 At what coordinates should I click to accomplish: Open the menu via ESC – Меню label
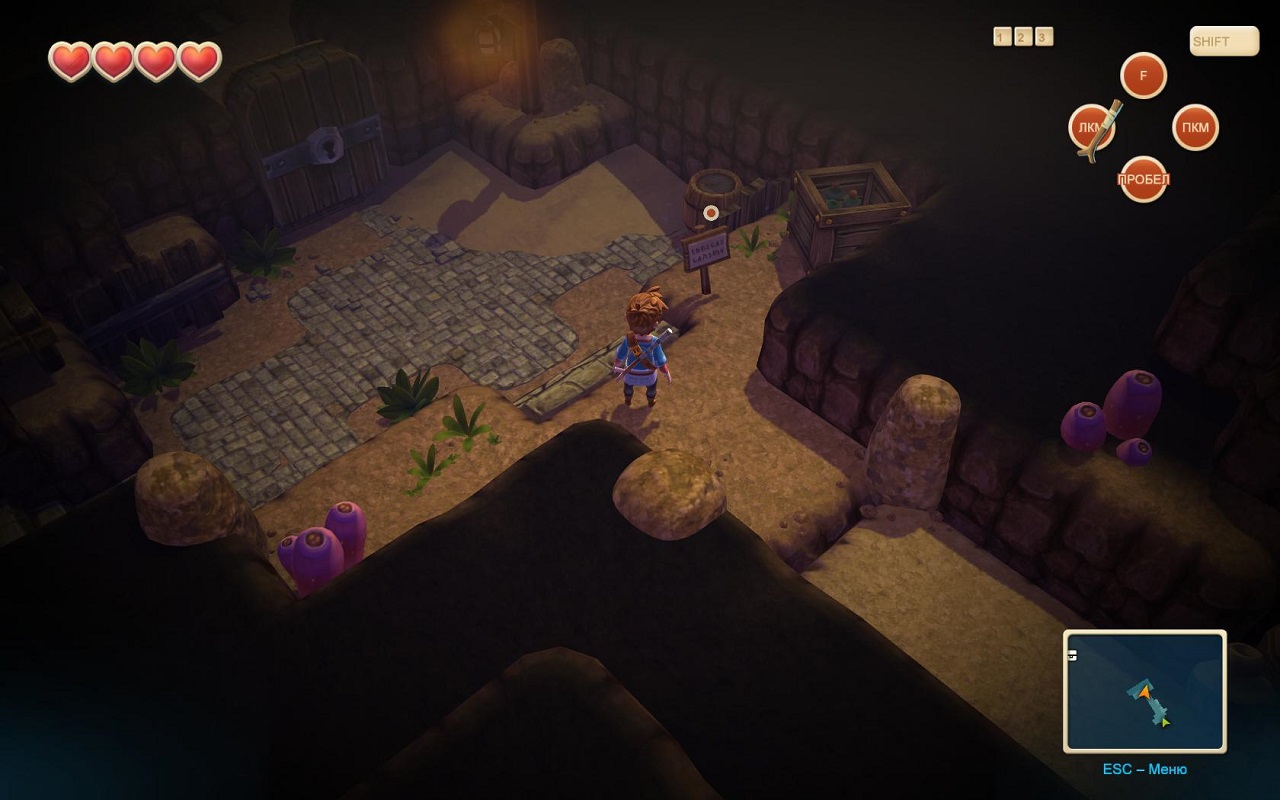[1144, 769]
